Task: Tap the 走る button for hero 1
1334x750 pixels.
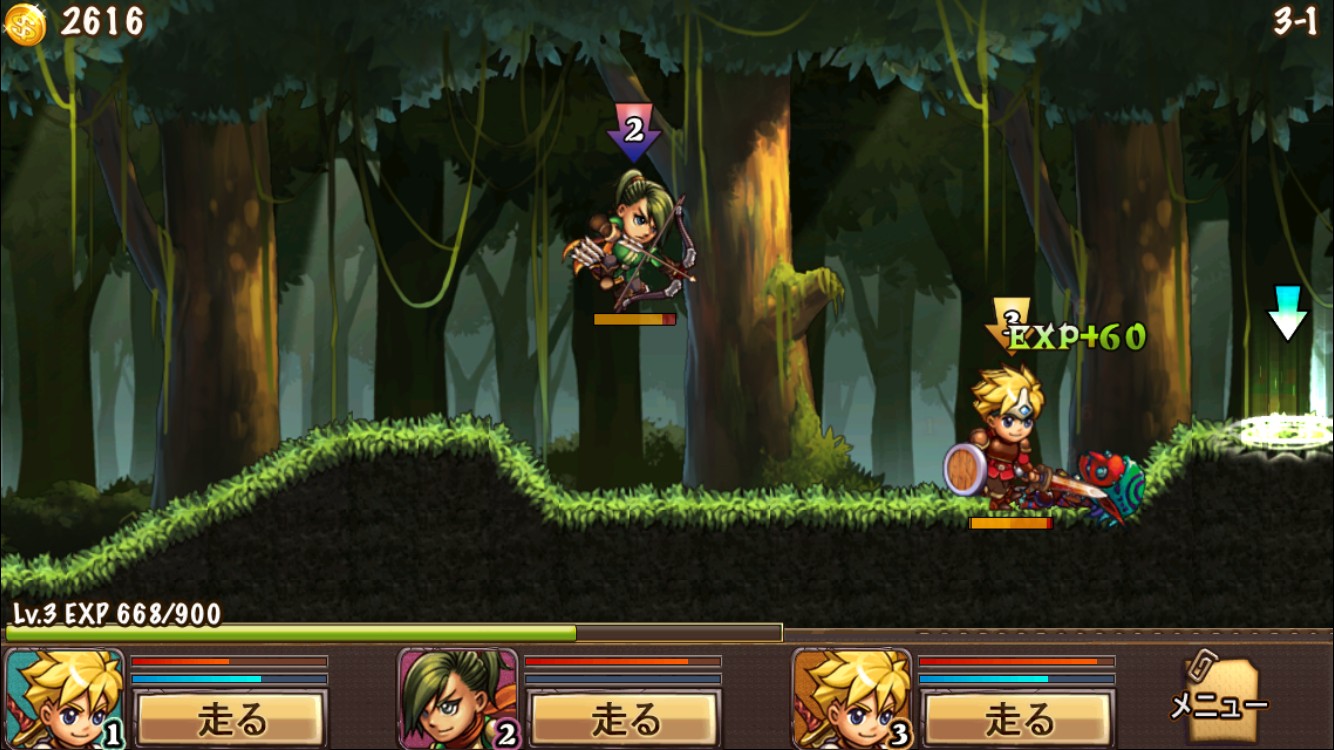Action: pos(230,718)
